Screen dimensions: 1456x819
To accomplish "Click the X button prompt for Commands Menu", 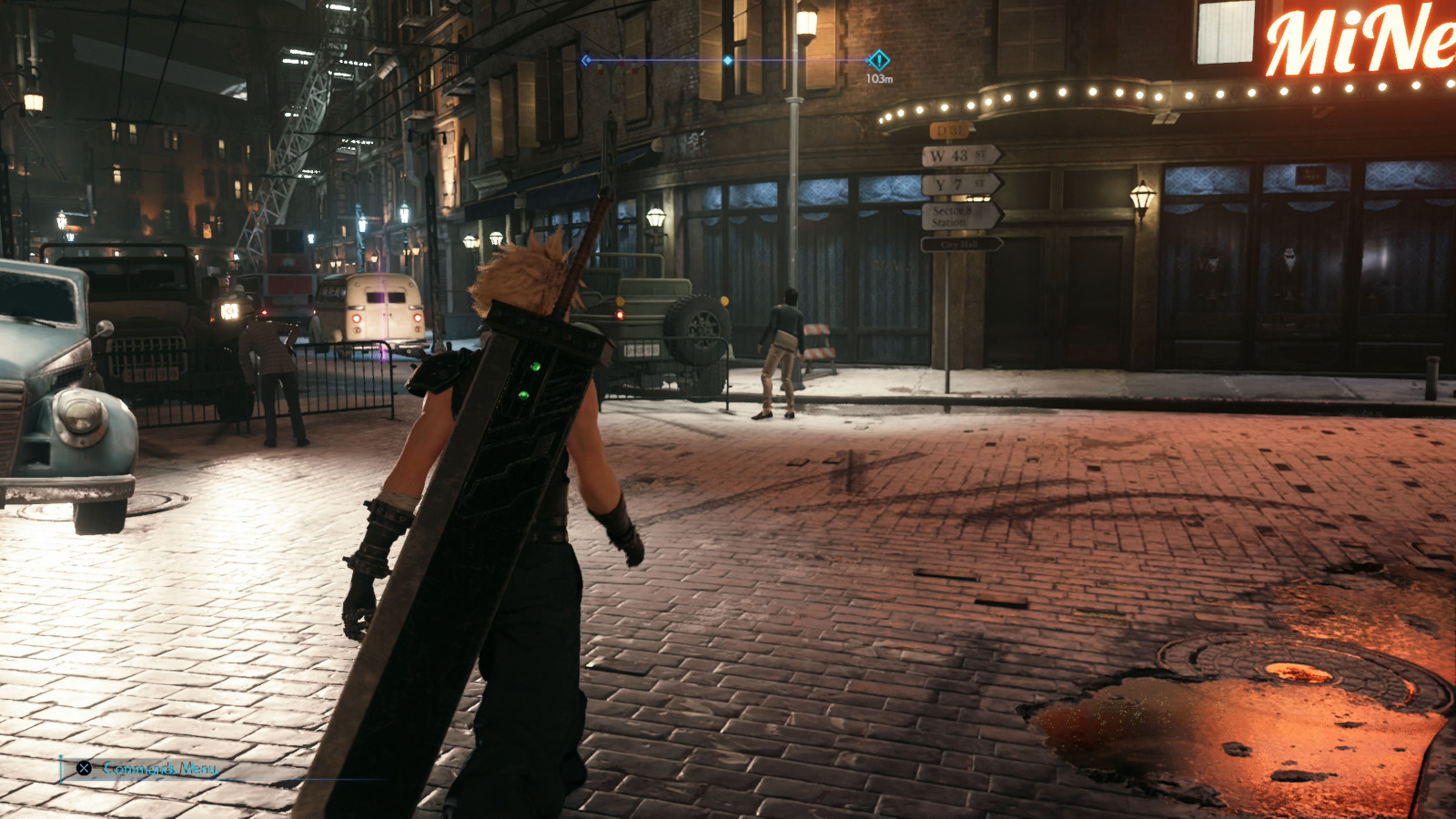I will tap(82, 769).
